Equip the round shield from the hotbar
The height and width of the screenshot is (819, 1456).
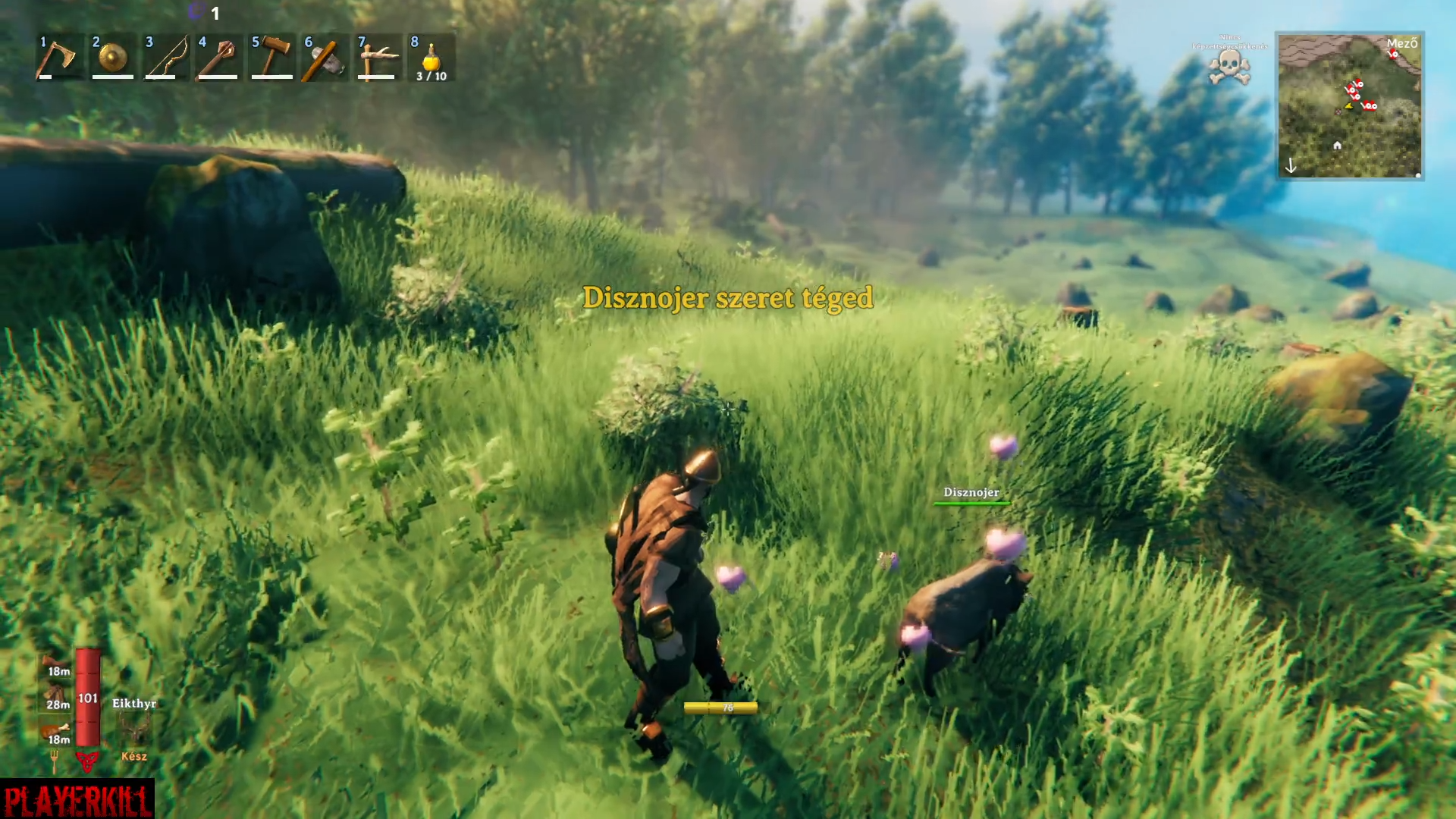coord(112,58)
